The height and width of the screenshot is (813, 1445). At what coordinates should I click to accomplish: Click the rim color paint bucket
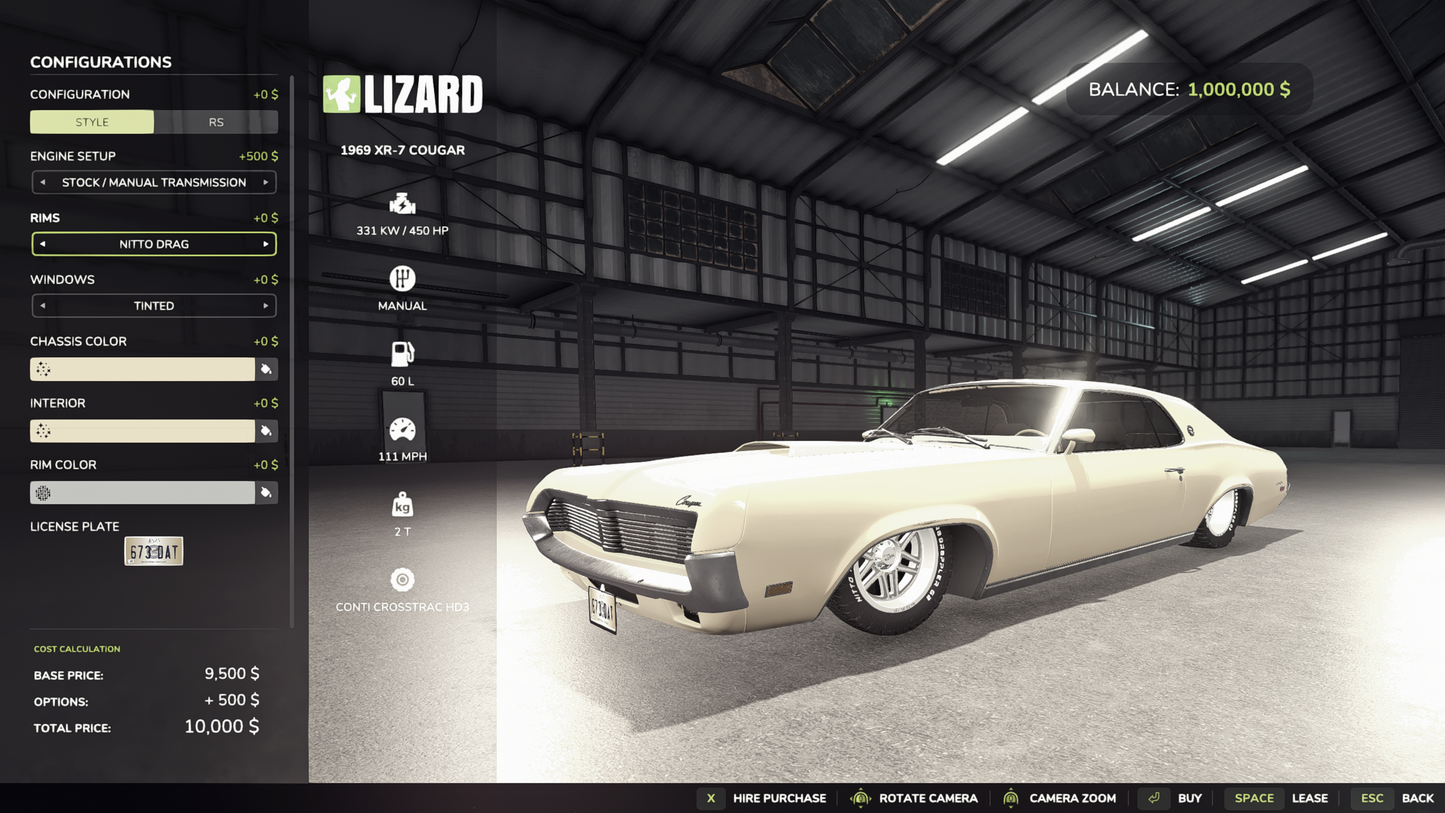(266, 493)
